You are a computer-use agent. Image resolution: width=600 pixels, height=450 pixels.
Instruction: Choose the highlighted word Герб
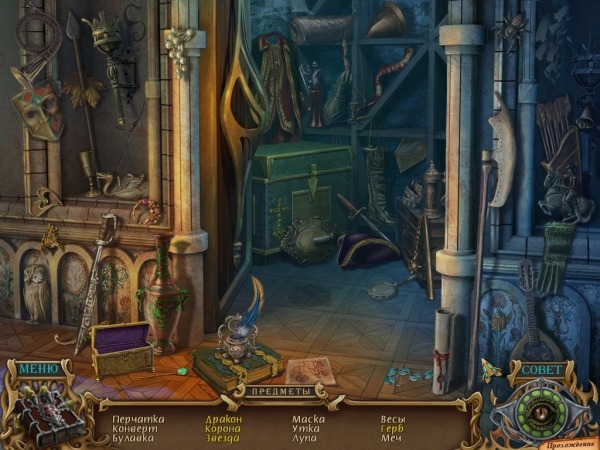392,429
